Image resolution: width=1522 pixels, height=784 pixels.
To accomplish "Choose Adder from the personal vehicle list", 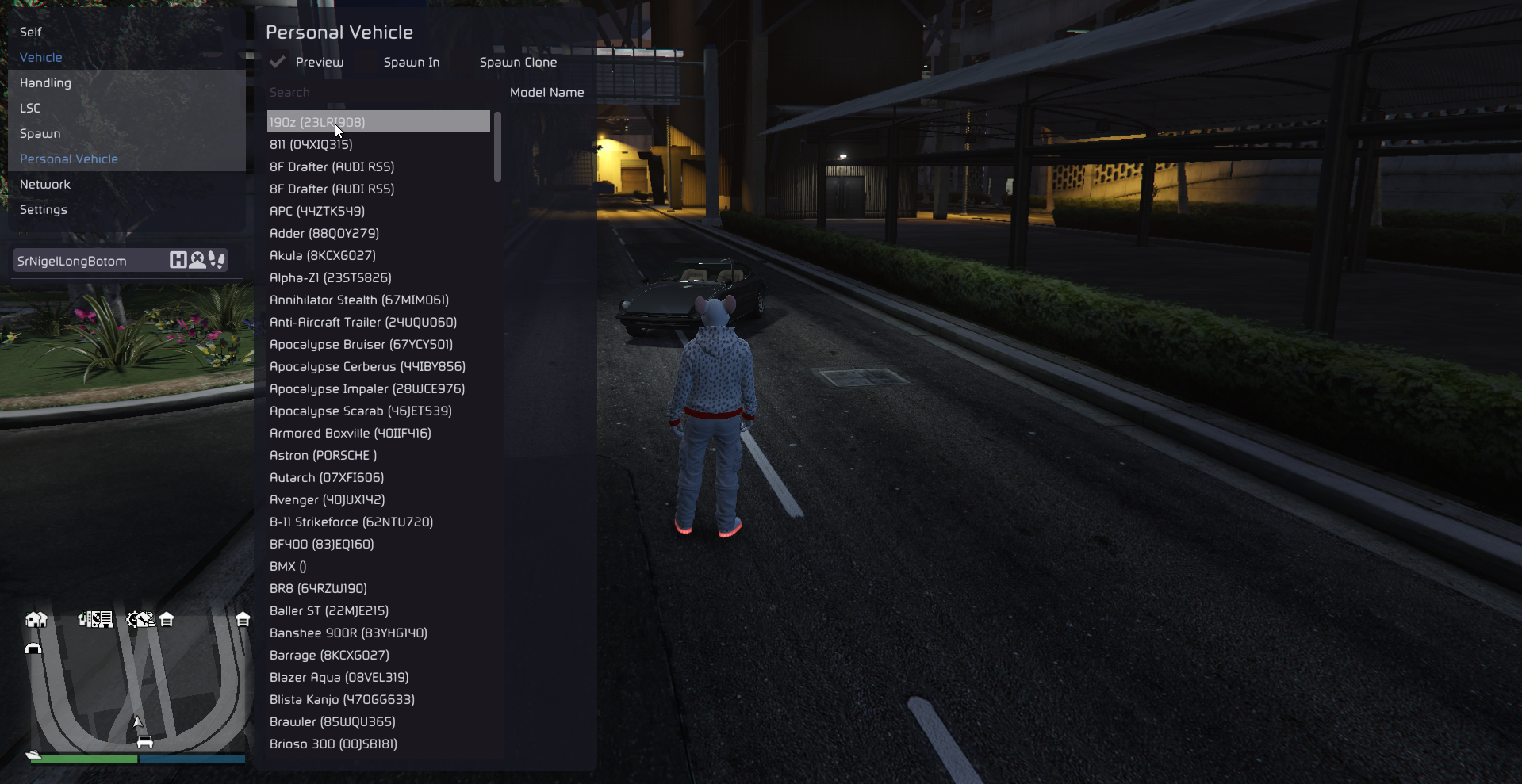I will (324, 233).
